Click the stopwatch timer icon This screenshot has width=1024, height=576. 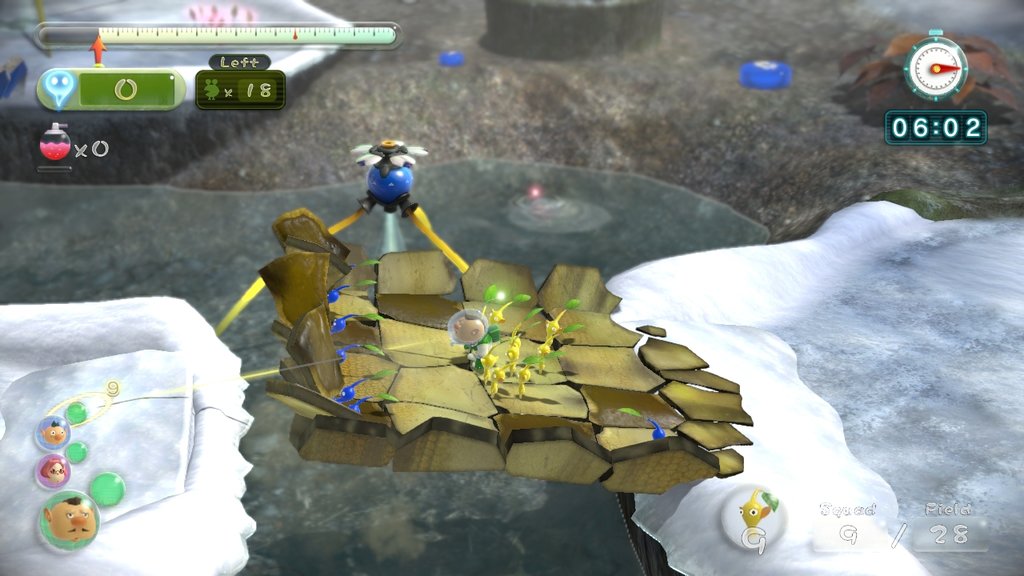[x=934, y=68]
